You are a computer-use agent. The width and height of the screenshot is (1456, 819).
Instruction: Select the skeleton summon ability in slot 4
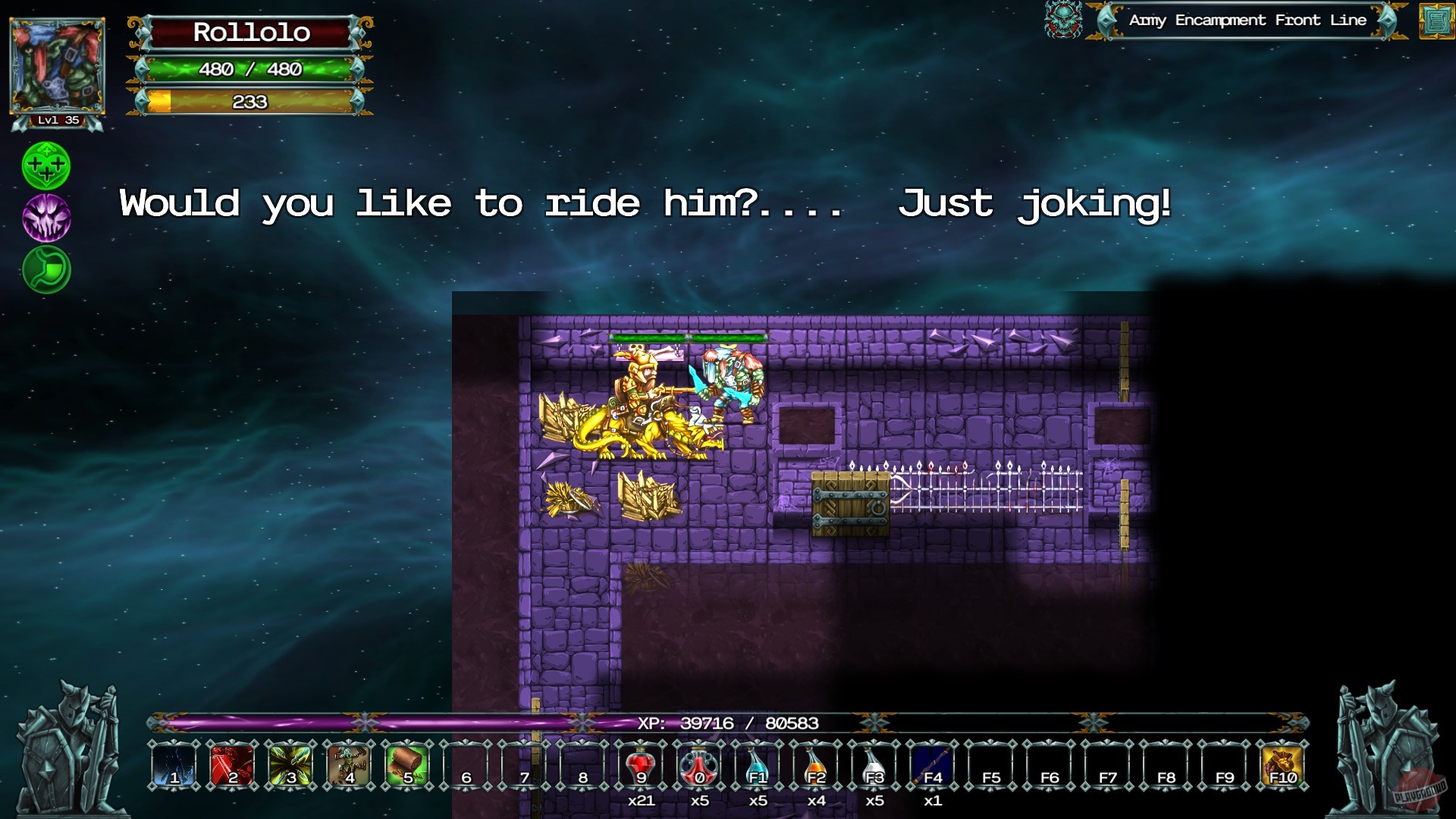pos(350,767)
